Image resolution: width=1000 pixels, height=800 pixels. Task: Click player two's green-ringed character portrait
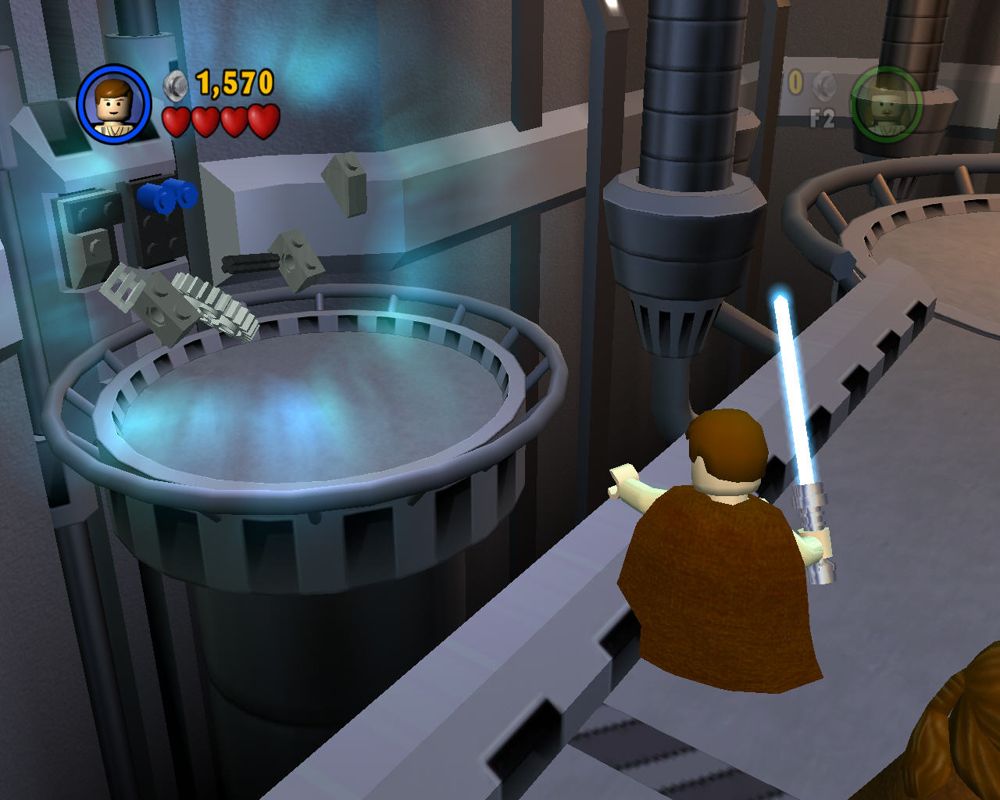(886, 104)
